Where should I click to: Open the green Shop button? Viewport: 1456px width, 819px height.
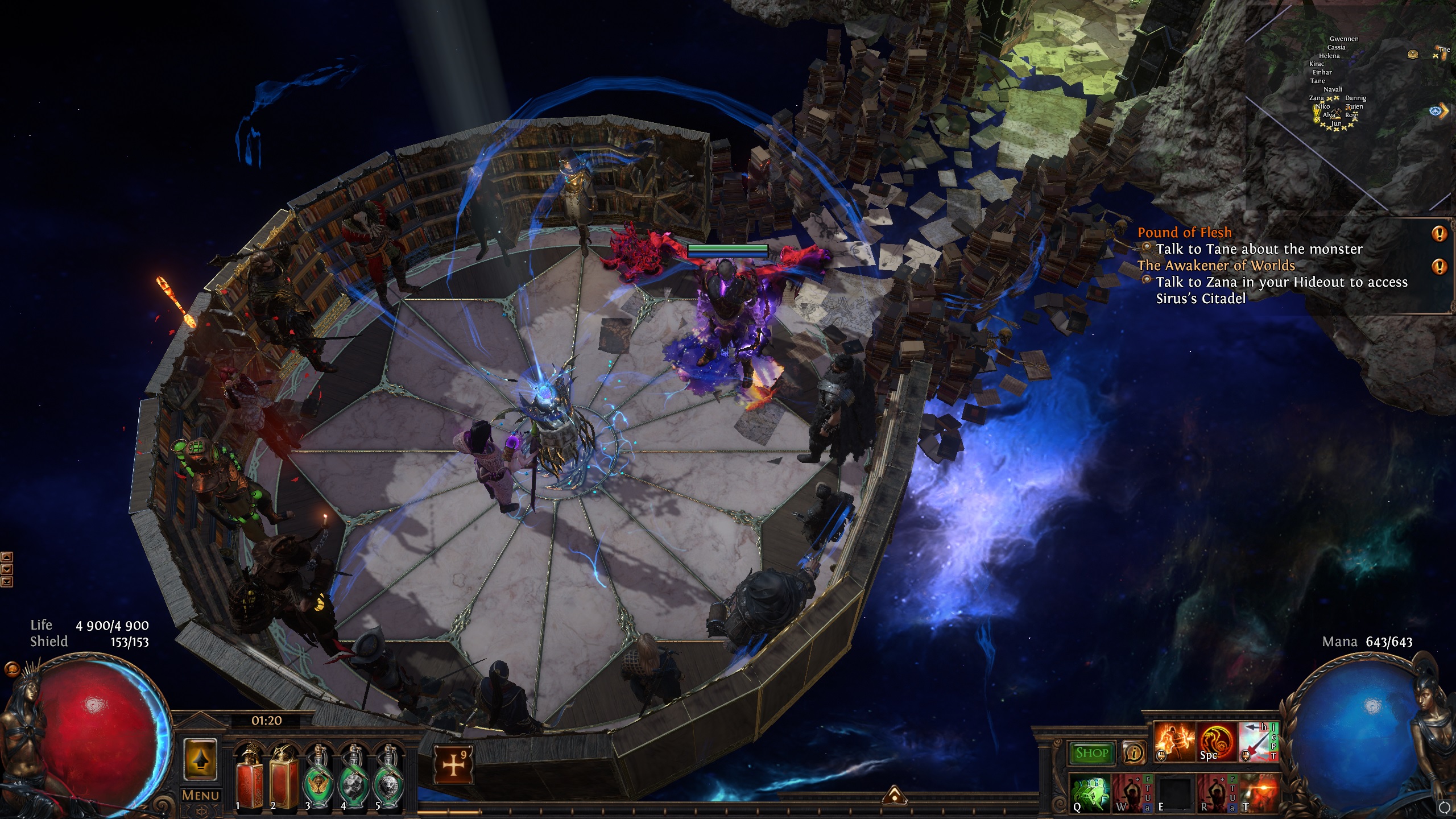tap(1092, 753)
